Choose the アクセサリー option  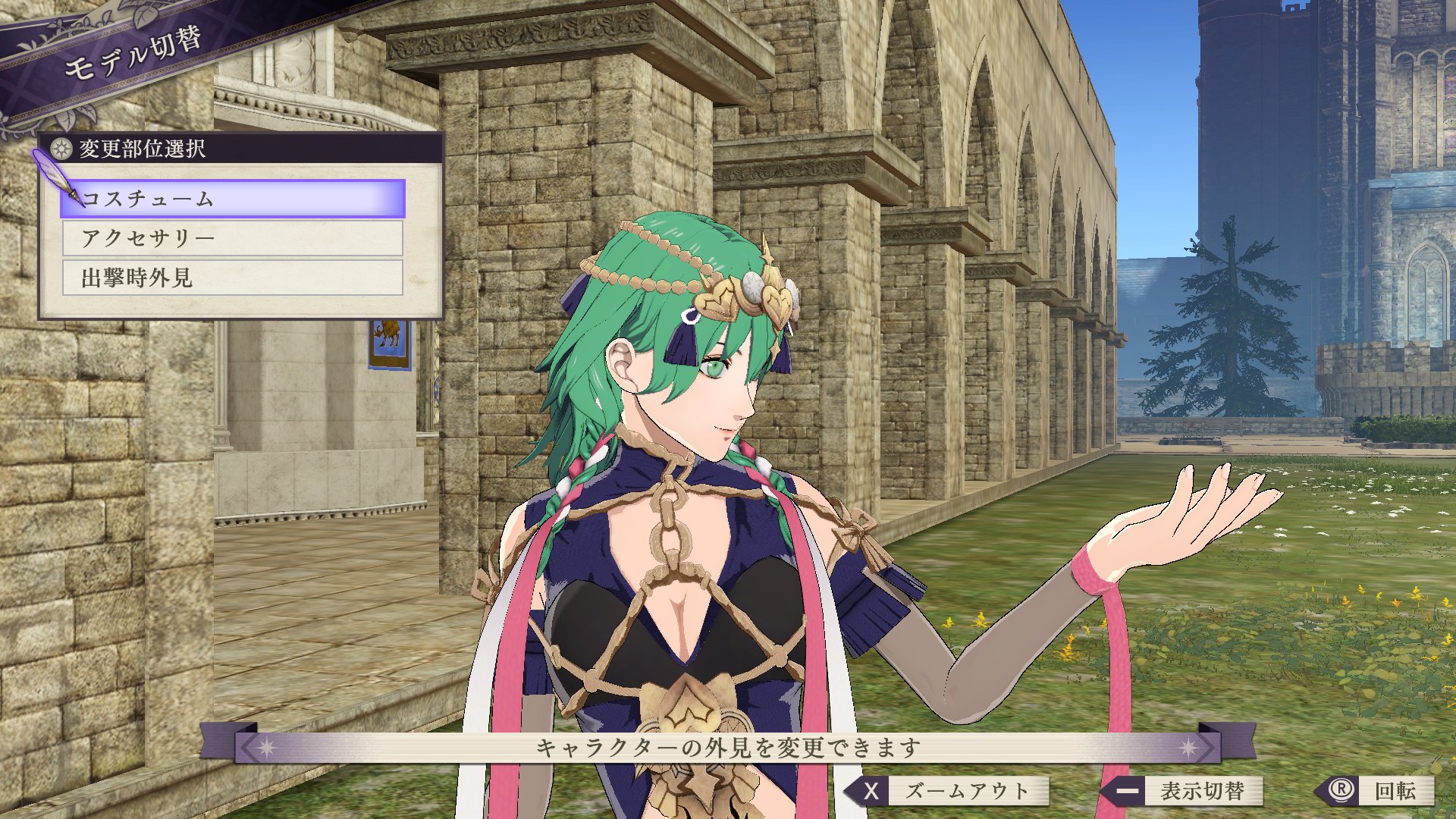click(x=233, y=239)
